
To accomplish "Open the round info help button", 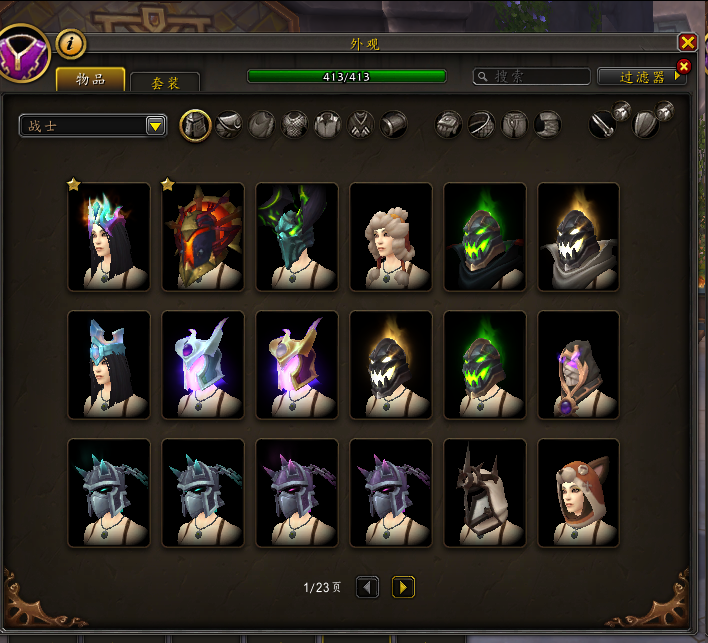I will click(71, 43).
